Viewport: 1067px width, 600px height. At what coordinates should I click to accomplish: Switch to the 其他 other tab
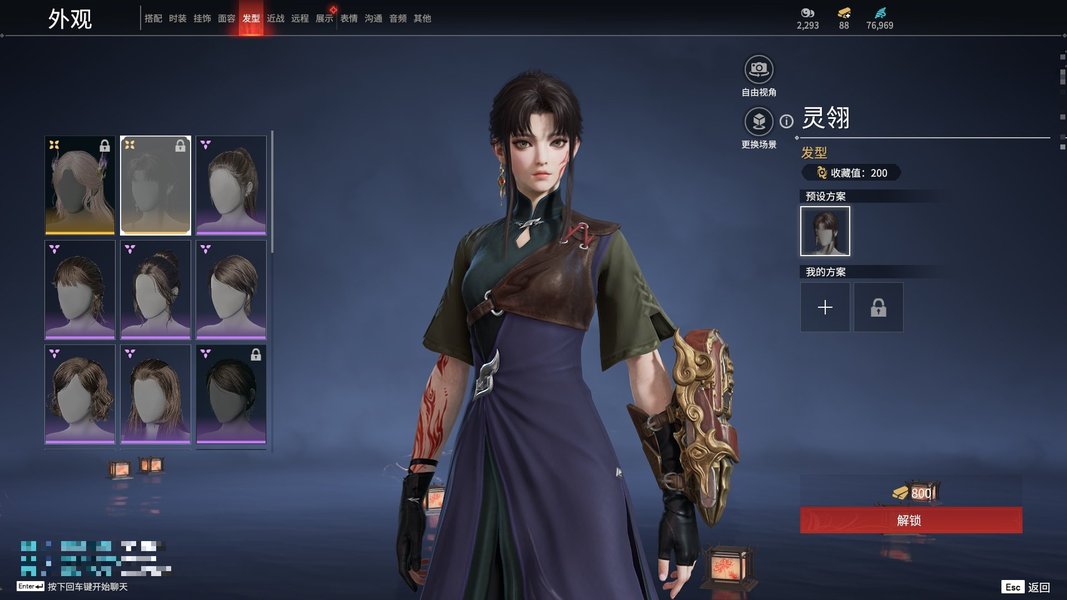pos(422,18)
